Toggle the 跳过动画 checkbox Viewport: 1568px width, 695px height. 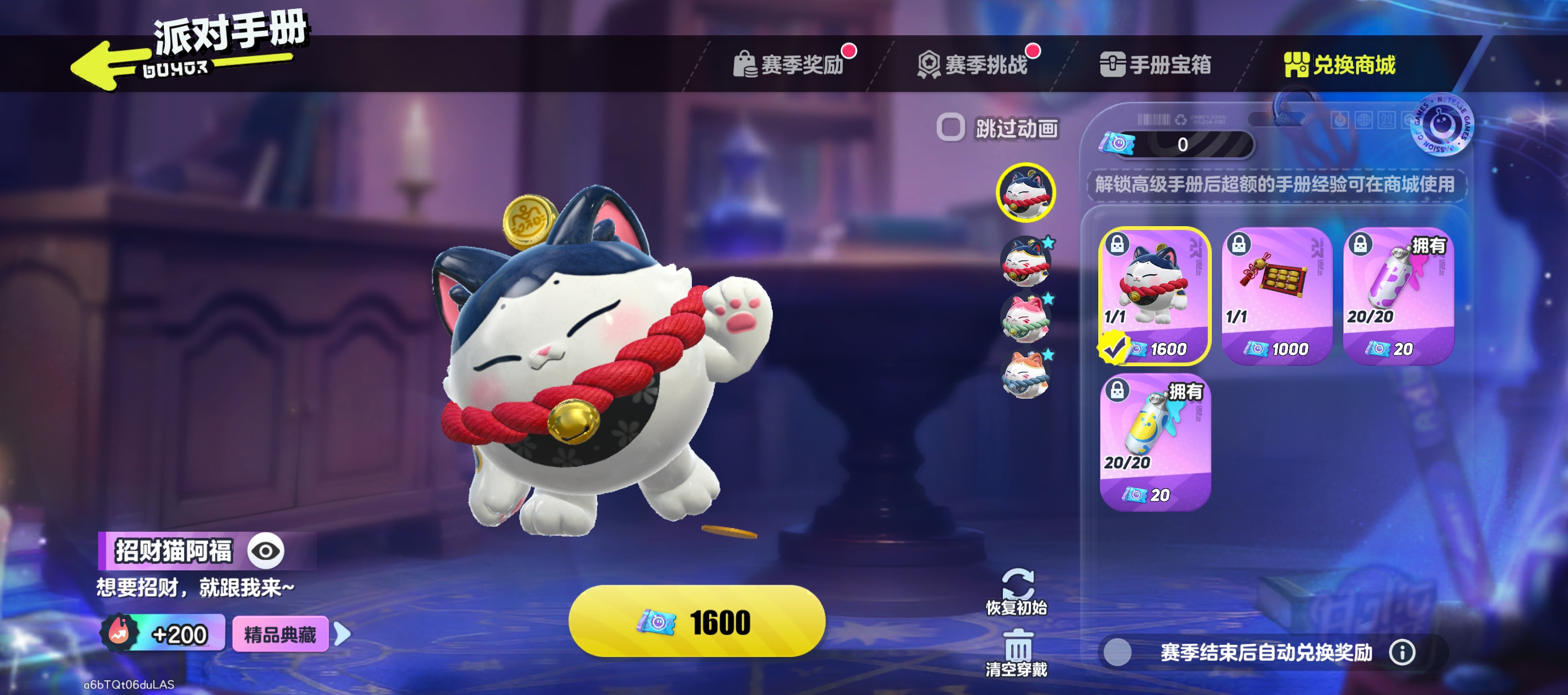[x=950, y=128]
